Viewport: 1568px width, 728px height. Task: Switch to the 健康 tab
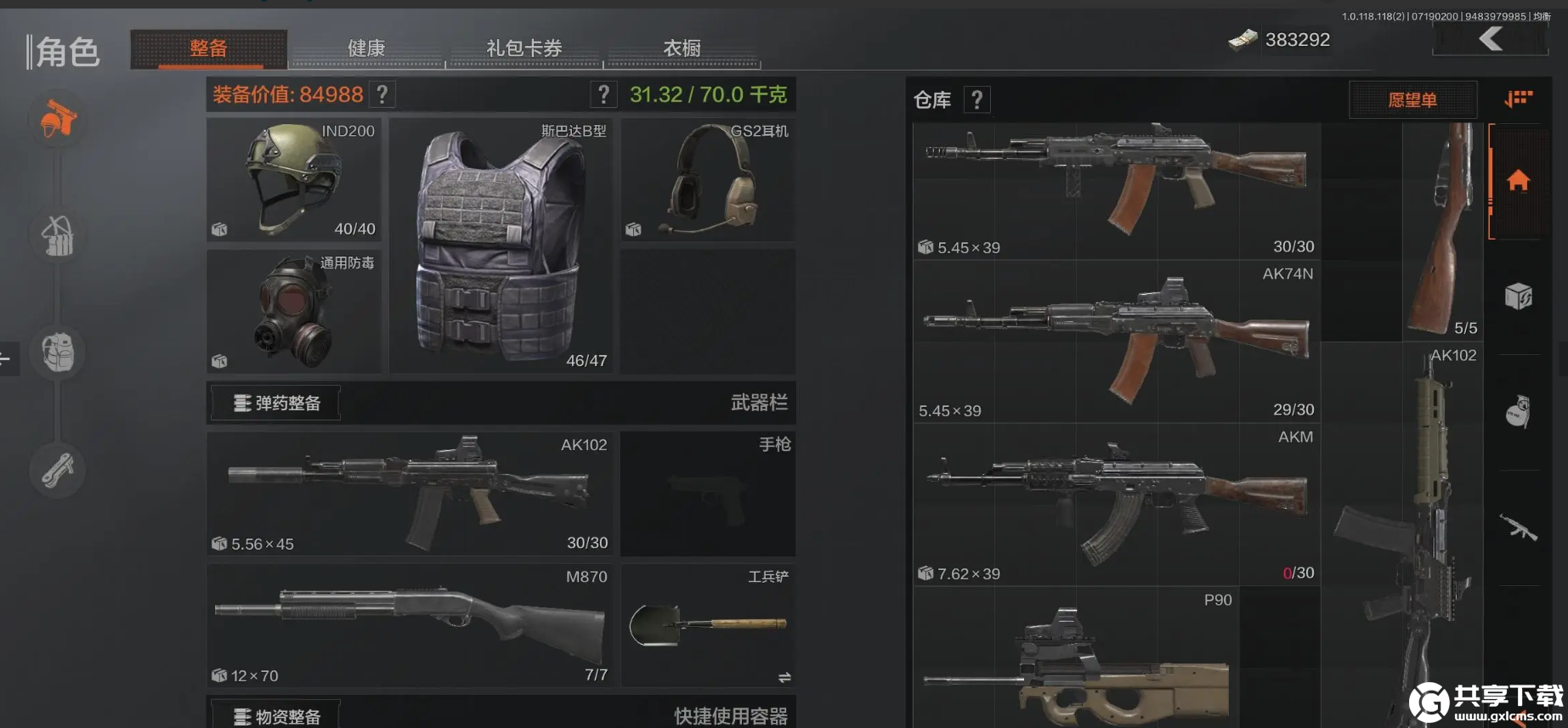[x=365, y=48]
